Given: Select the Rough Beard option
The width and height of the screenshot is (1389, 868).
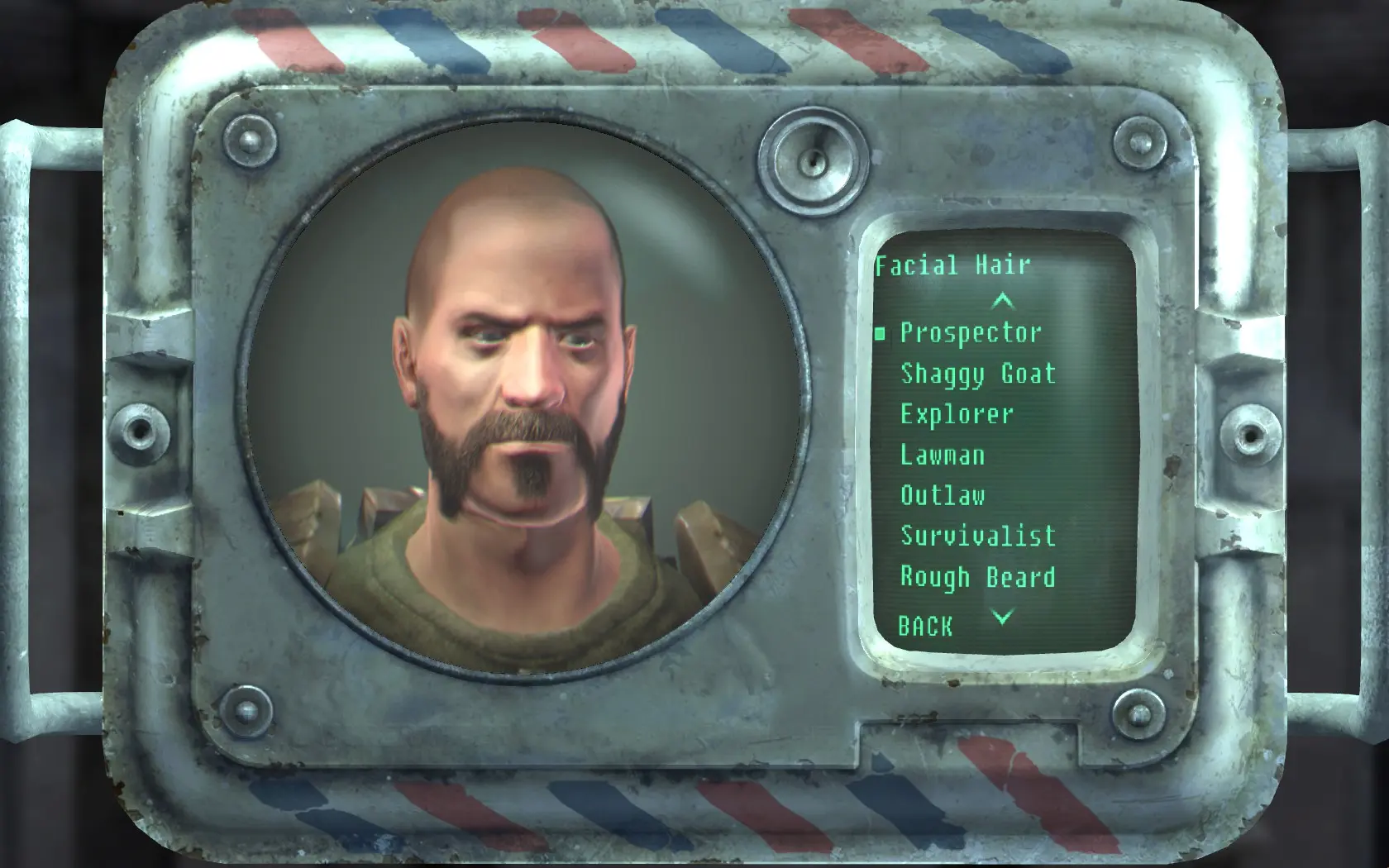Looking at the screenshot, I should click(977, 576).
